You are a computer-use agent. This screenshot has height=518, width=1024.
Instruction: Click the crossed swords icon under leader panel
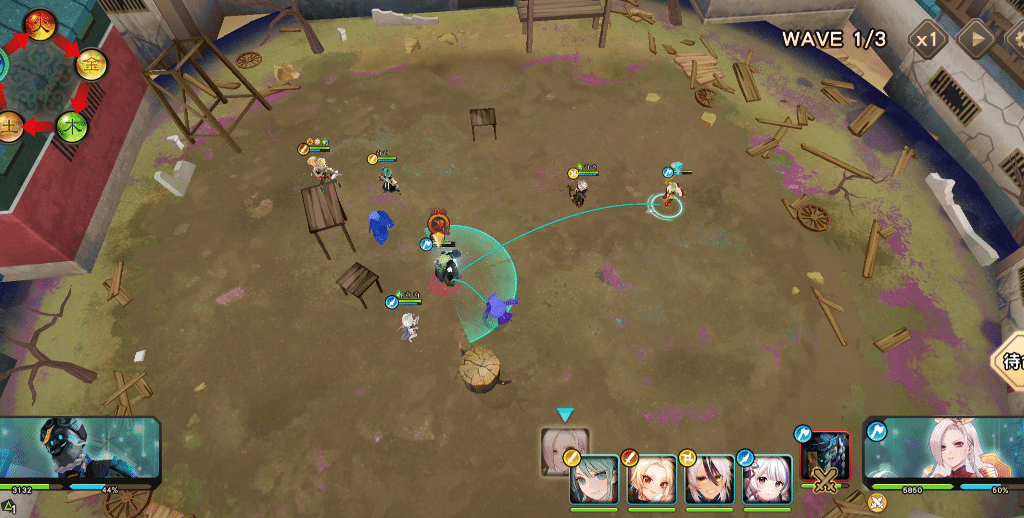point(877,502)
